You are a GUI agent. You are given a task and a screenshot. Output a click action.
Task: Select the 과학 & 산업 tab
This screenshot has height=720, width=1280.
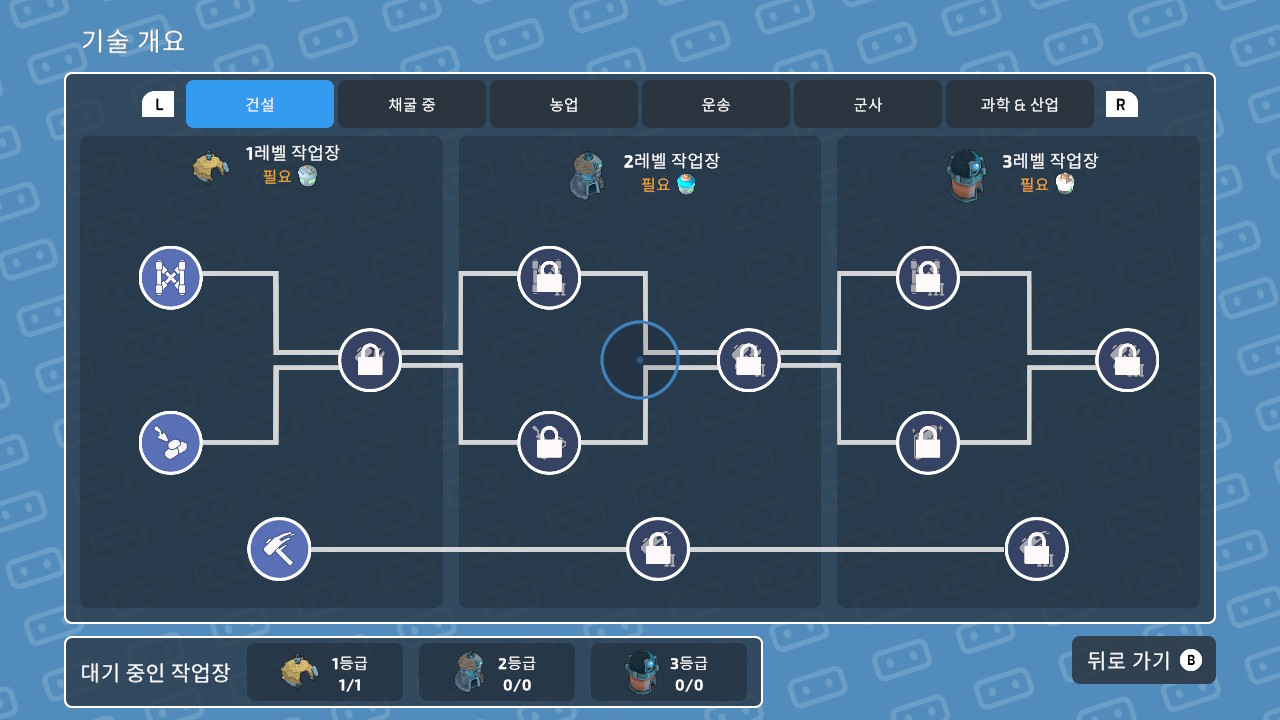click(x=1019, y=104)
